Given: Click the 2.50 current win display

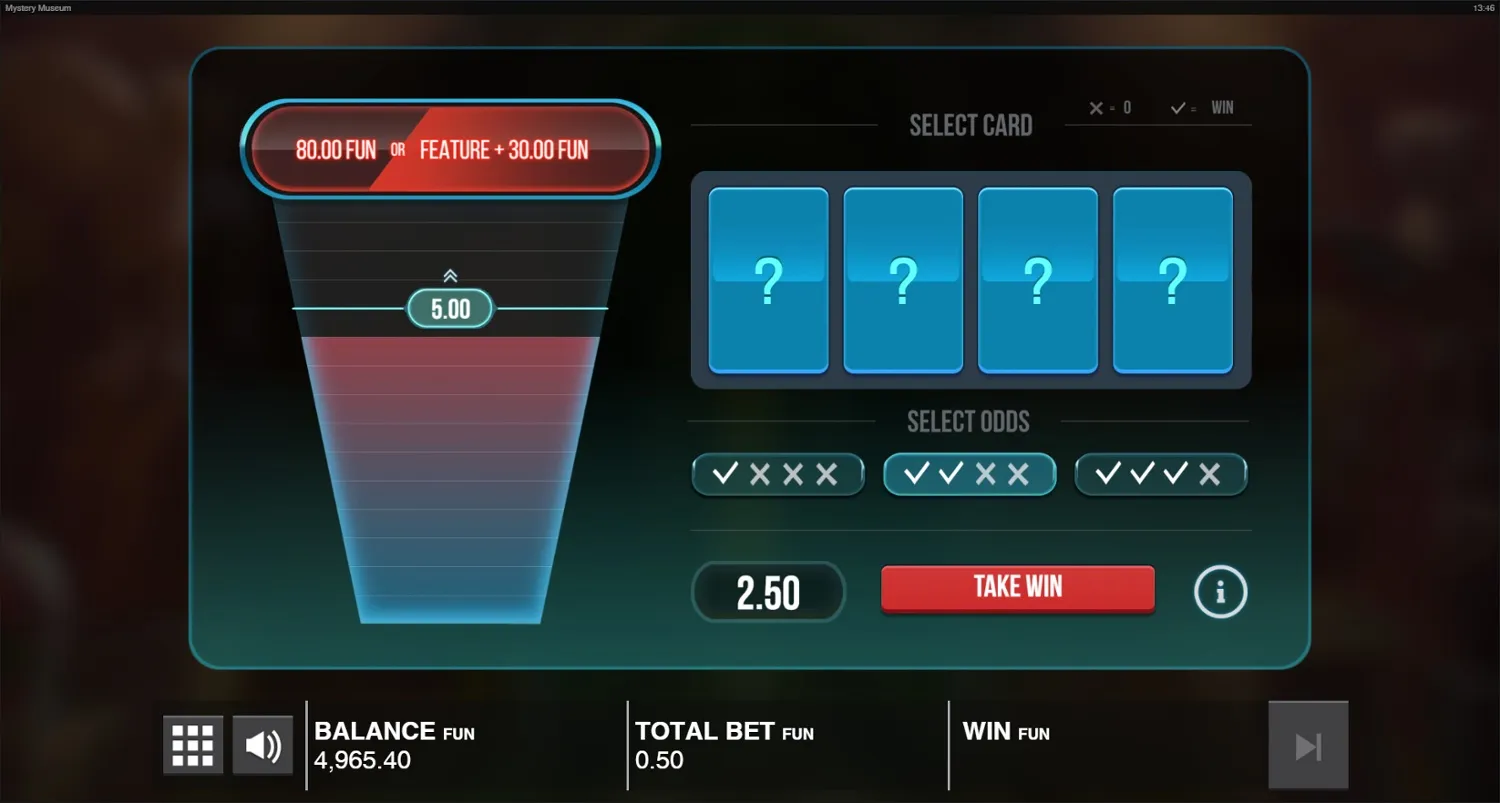Looking at the screenshot, I should [x=768, y=591].
